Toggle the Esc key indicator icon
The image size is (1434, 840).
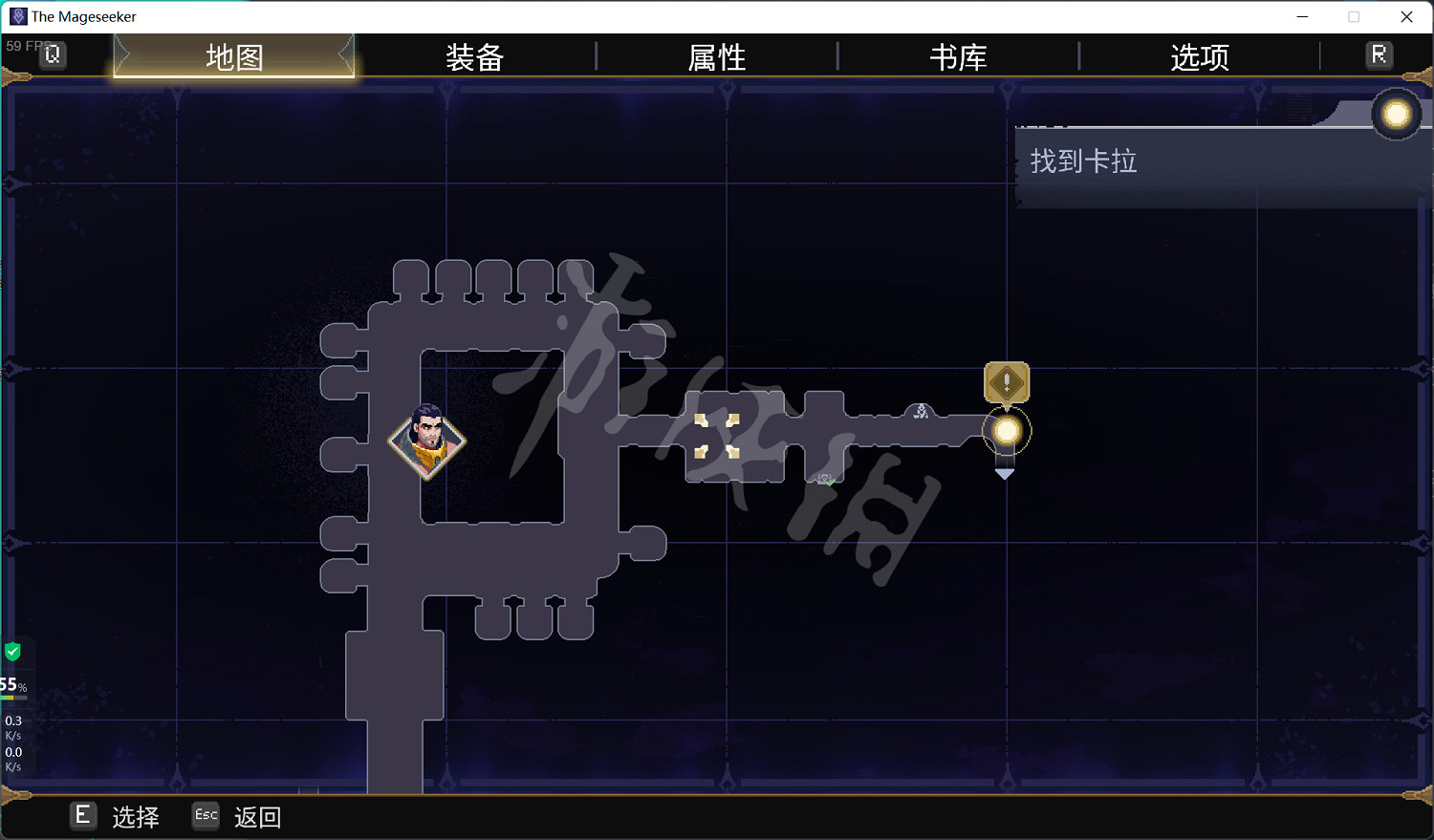tap(205, 816)
